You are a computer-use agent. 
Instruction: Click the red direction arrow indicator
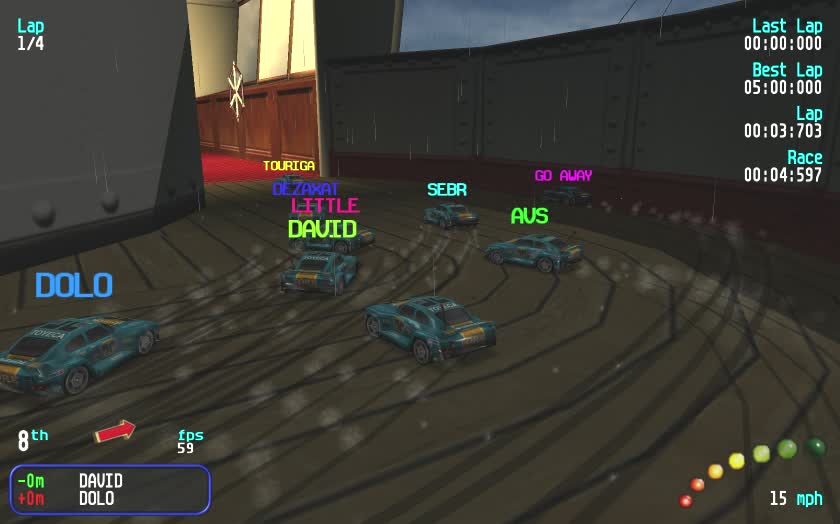[114, 431]
